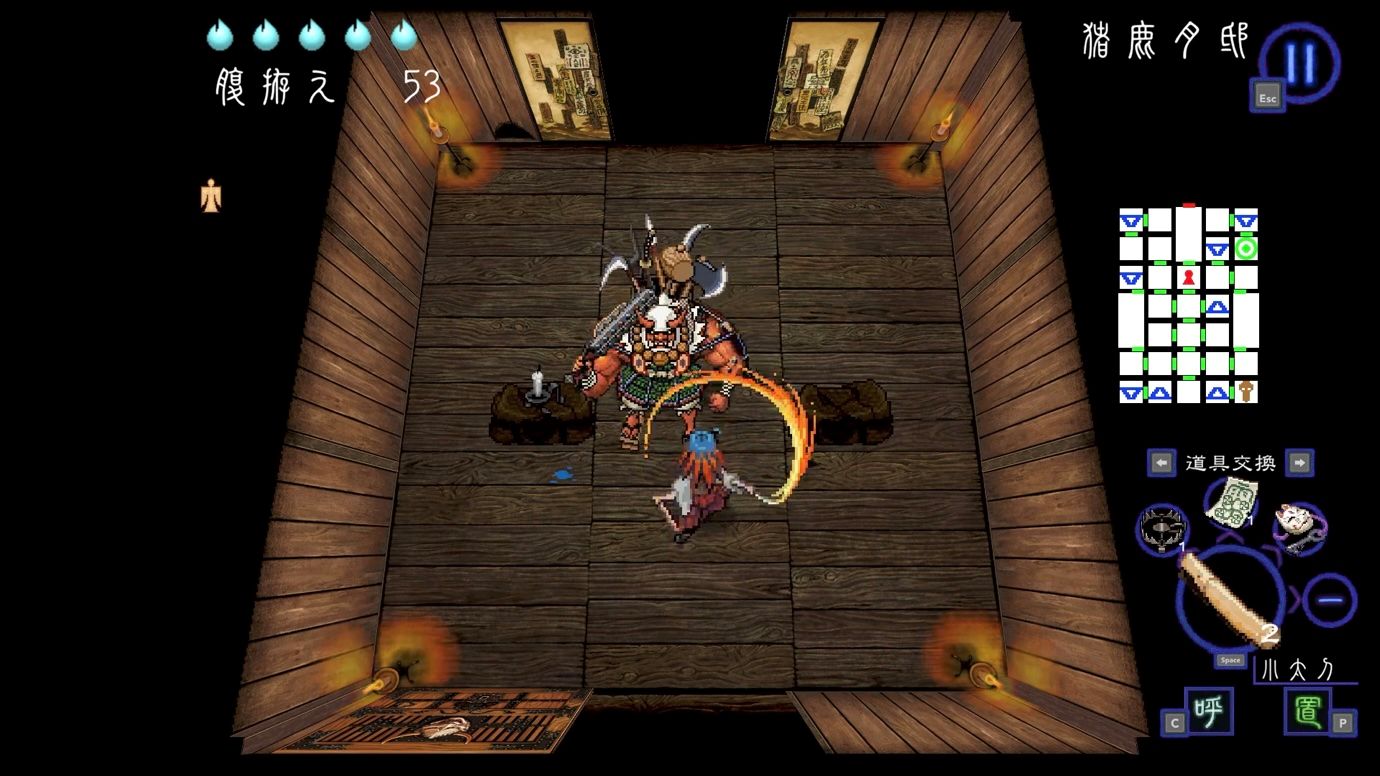Select the blue dash item slot

(1329, 600)
